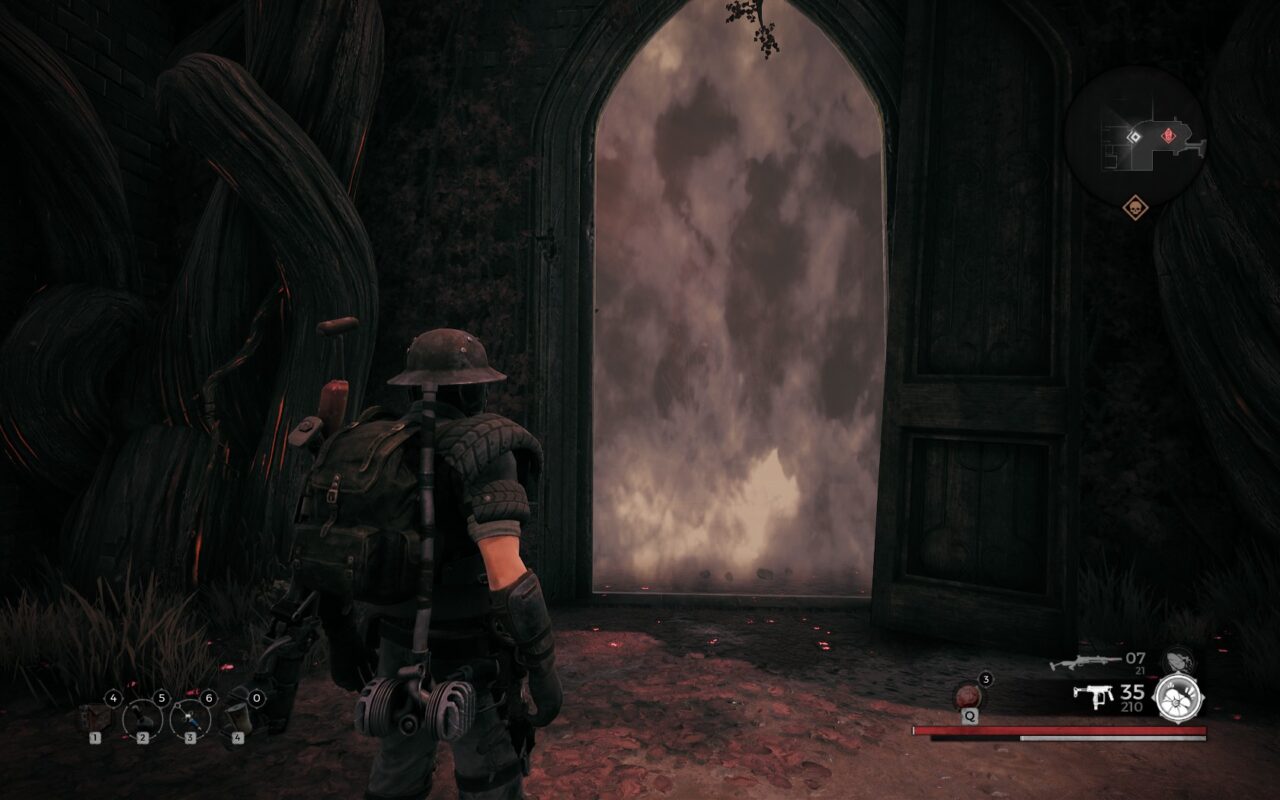The height and width of the screenshot is (800, 1280).
Task: Click the white diamond player marker on minimap
Action: [x=1134, y=136]
